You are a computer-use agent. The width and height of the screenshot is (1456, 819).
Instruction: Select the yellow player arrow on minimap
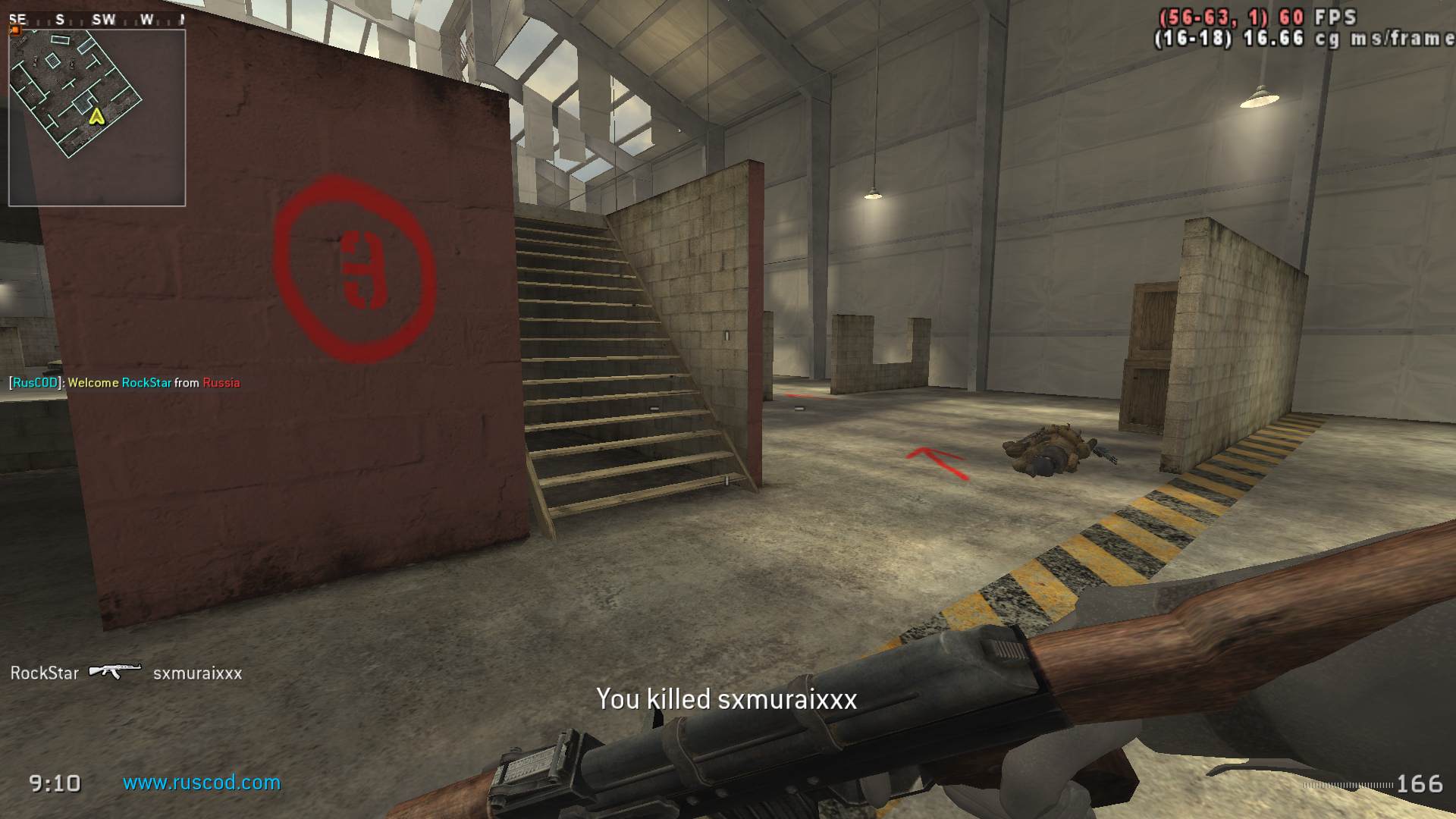tap(96, 116)
